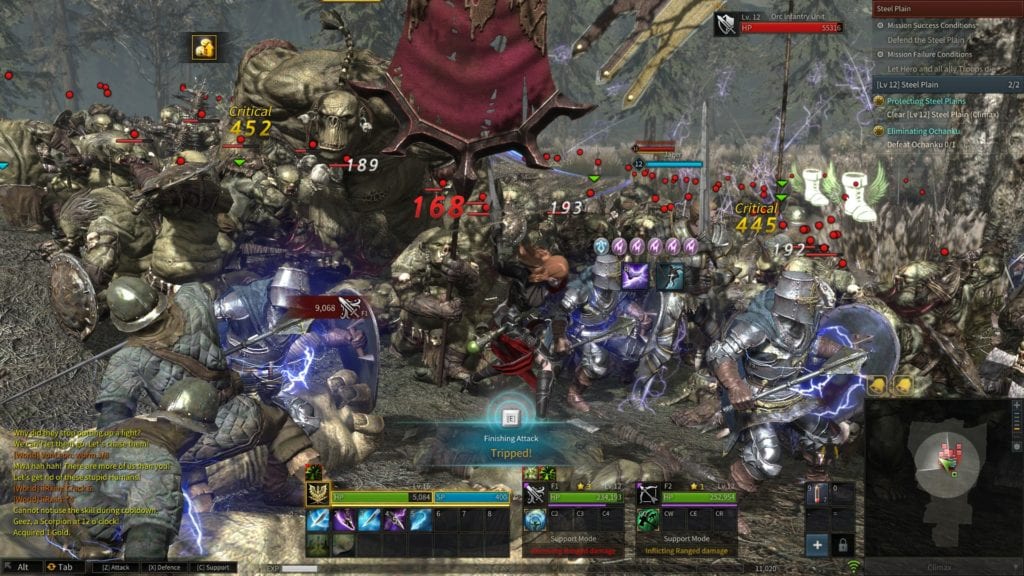This screenshot has width=1024, height=576.
Task: Select the F1 infantry troop icon
Action: [534, 494]
